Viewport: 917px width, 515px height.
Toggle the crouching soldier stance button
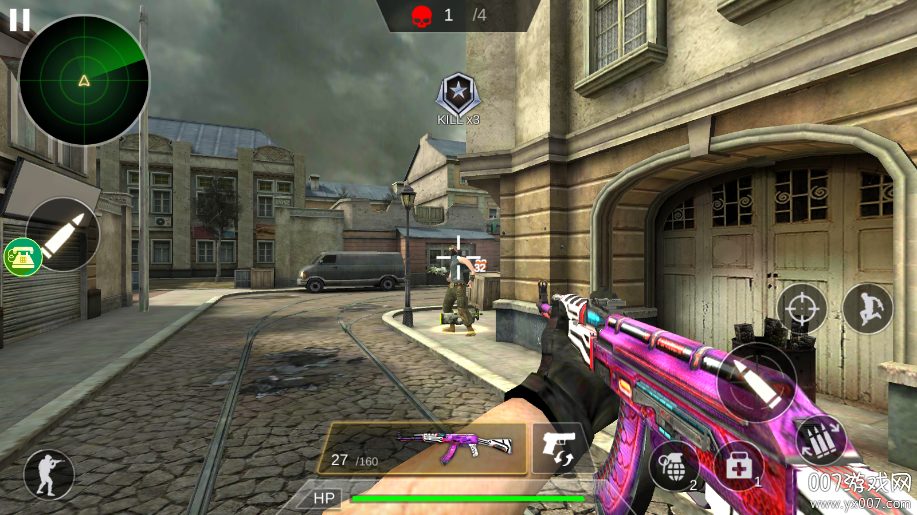coord(48,474)
